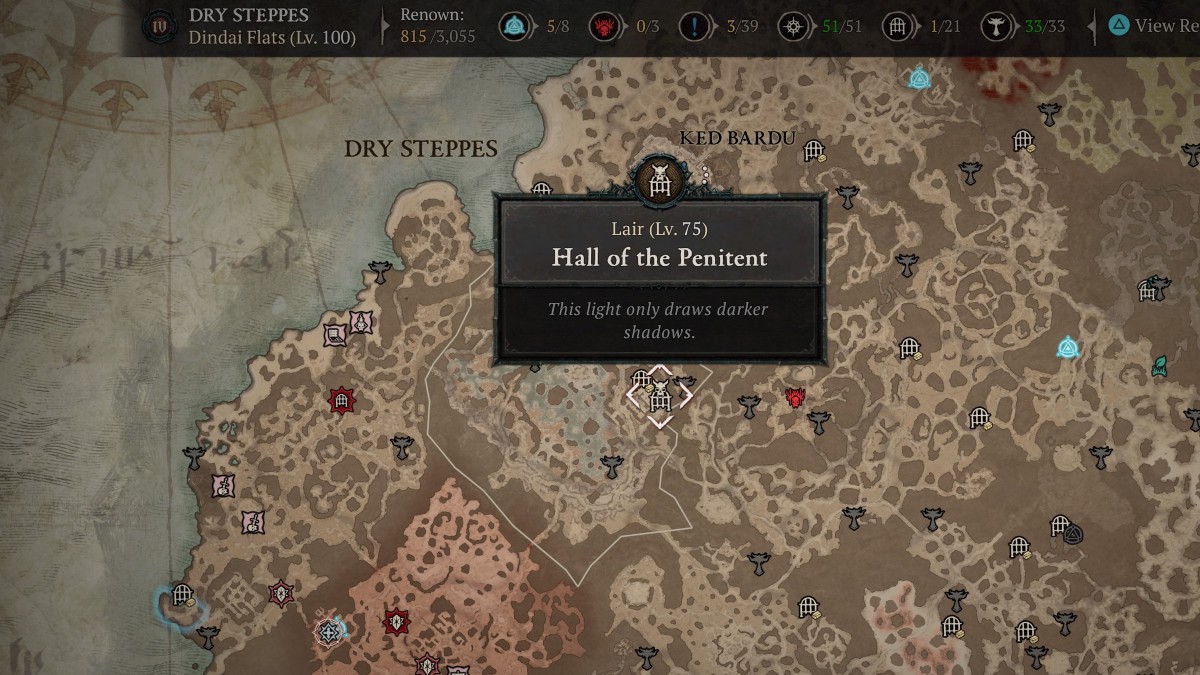
Task: Select the areas discovered progress icon
Action: 795,27
